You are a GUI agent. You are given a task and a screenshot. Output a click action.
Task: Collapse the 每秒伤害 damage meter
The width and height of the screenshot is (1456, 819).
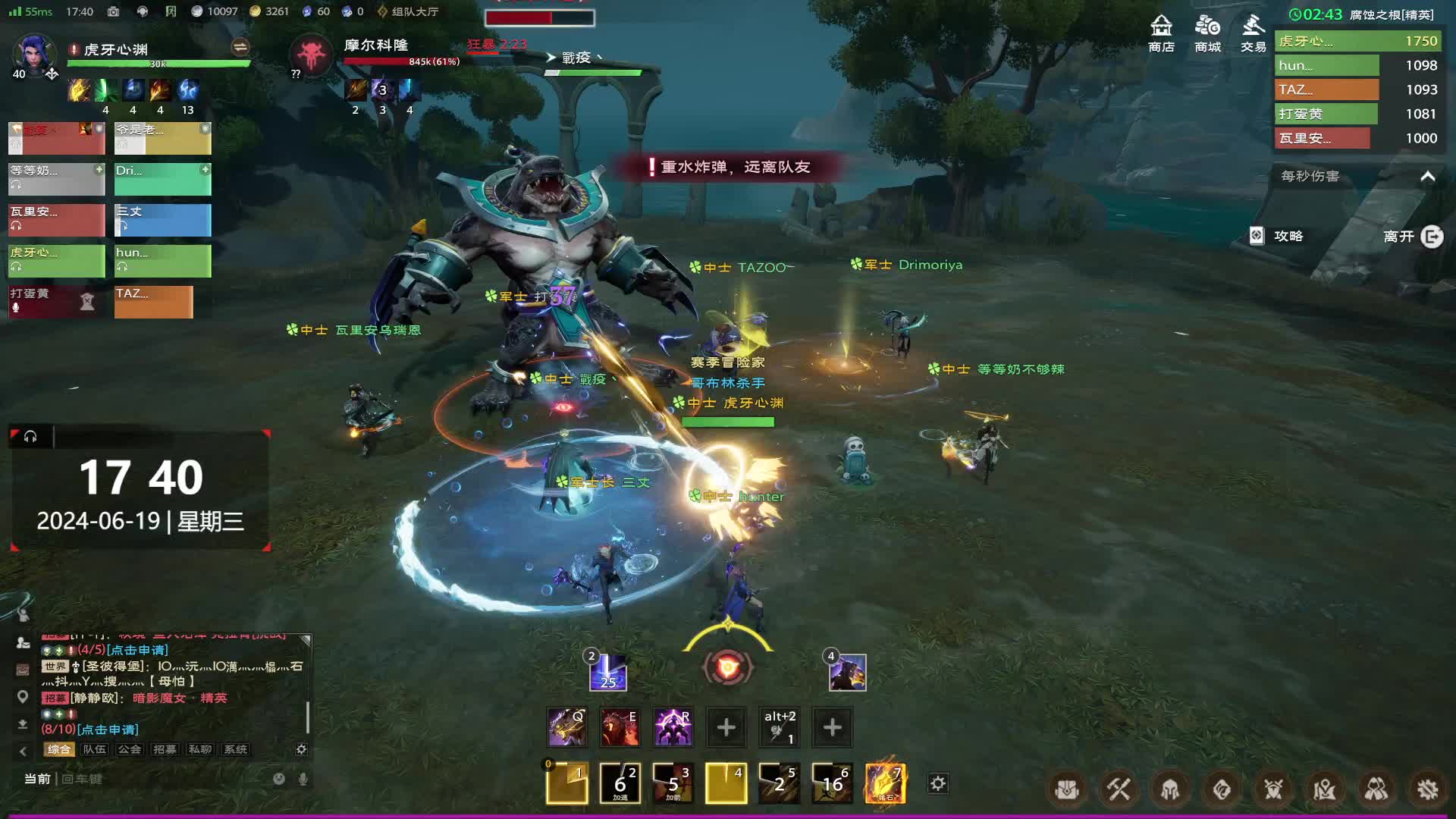(x=1427, y=177)
